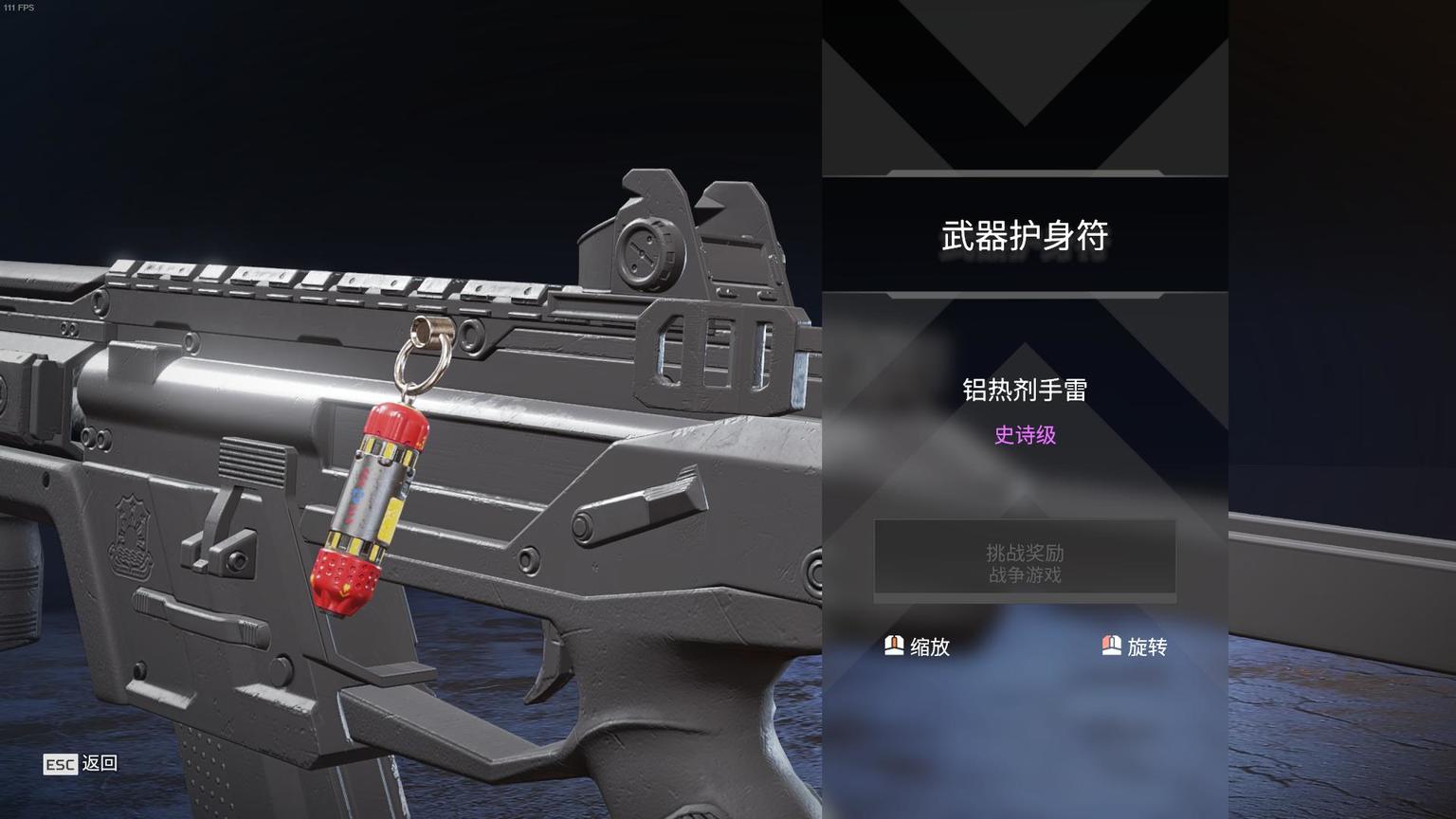Open details under 铝热剂手雷
This screenshot has width=1456, height=819.
point(1025,390)
